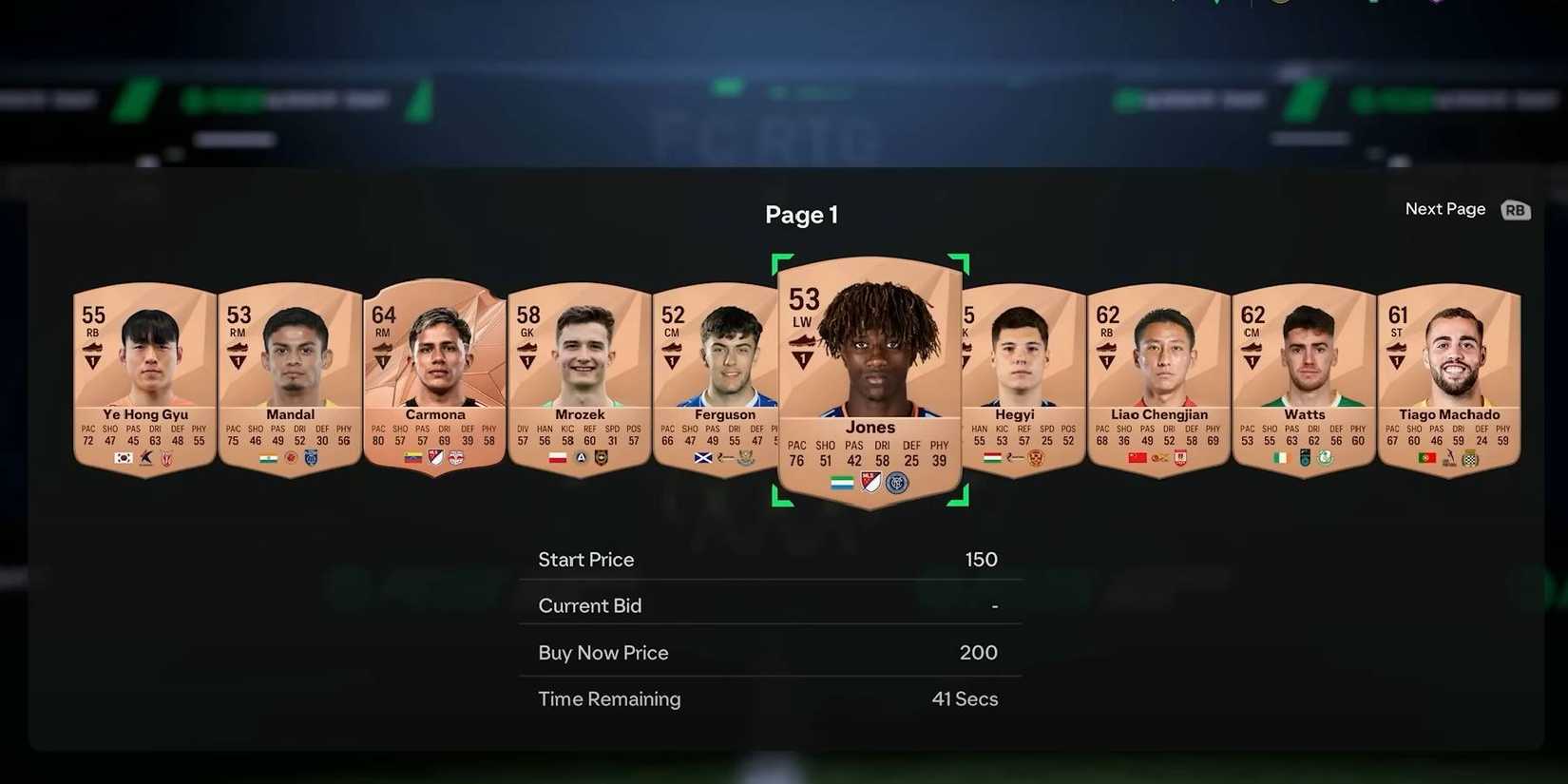Click the Current Bid row

pyautogui.click(x=770, y=605)
